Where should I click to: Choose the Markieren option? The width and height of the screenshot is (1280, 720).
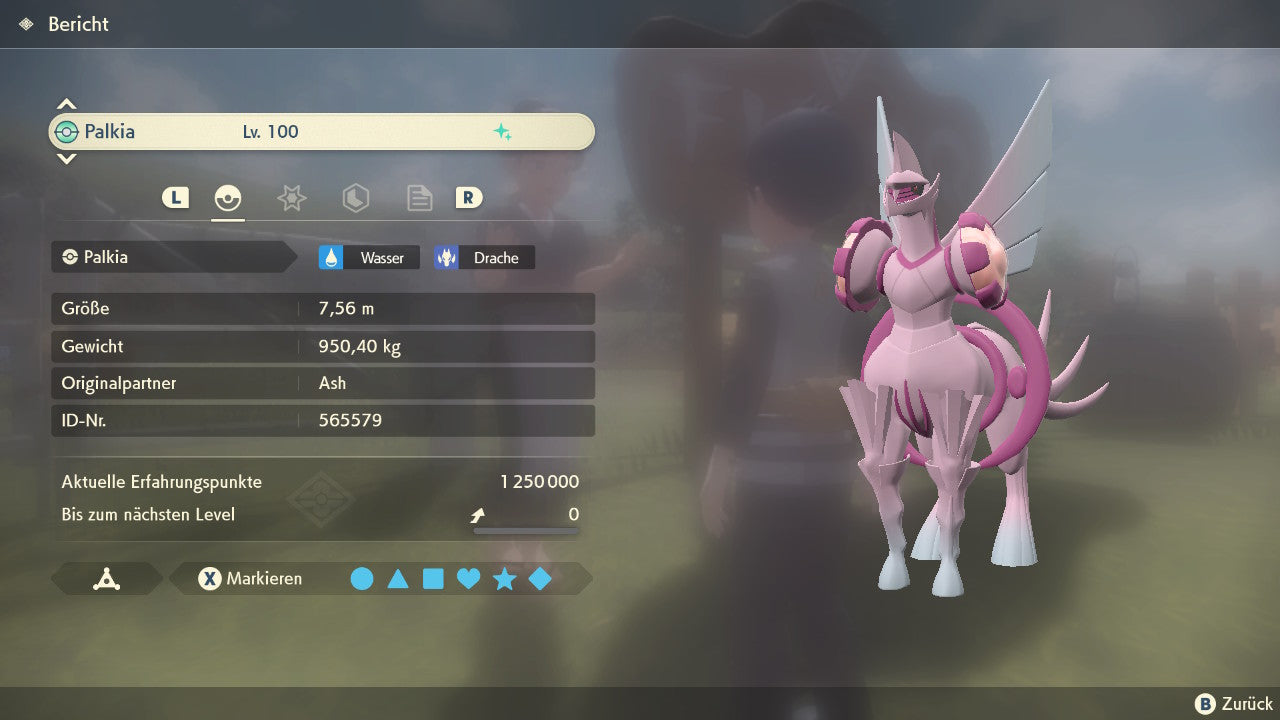[251, 579]
